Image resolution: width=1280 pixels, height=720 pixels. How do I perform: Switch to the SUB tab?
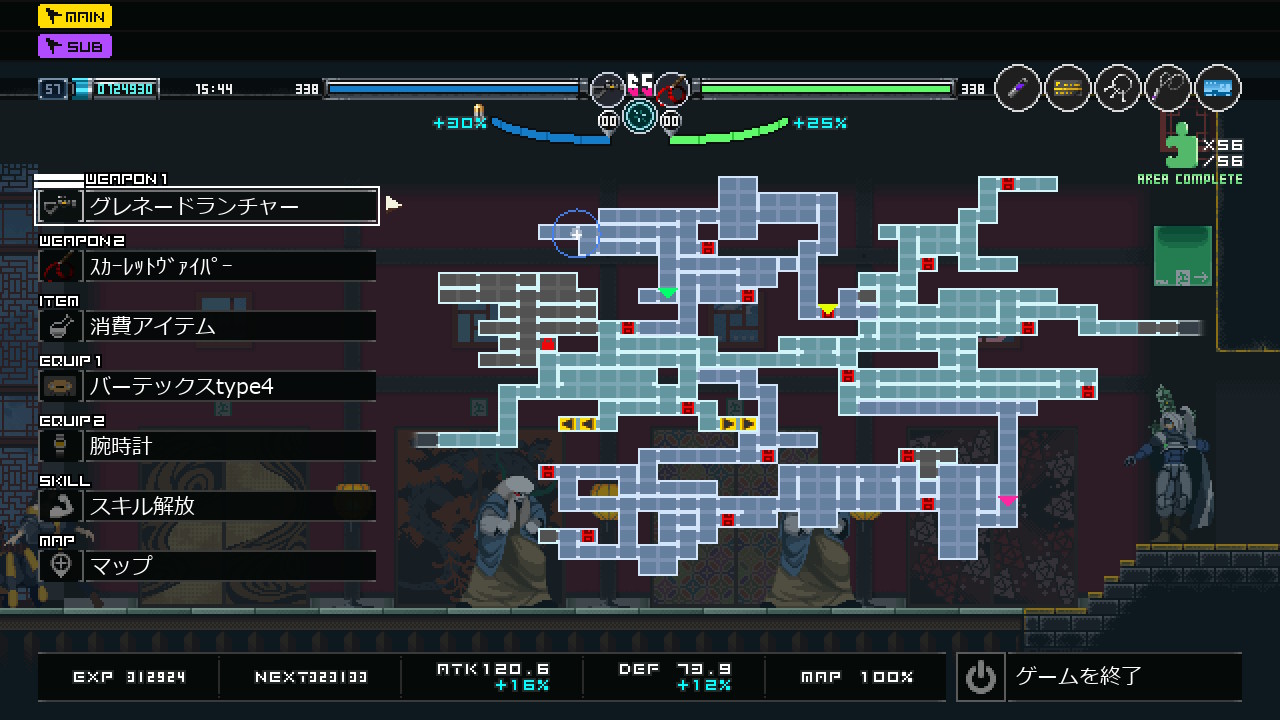tap(75, 46)
